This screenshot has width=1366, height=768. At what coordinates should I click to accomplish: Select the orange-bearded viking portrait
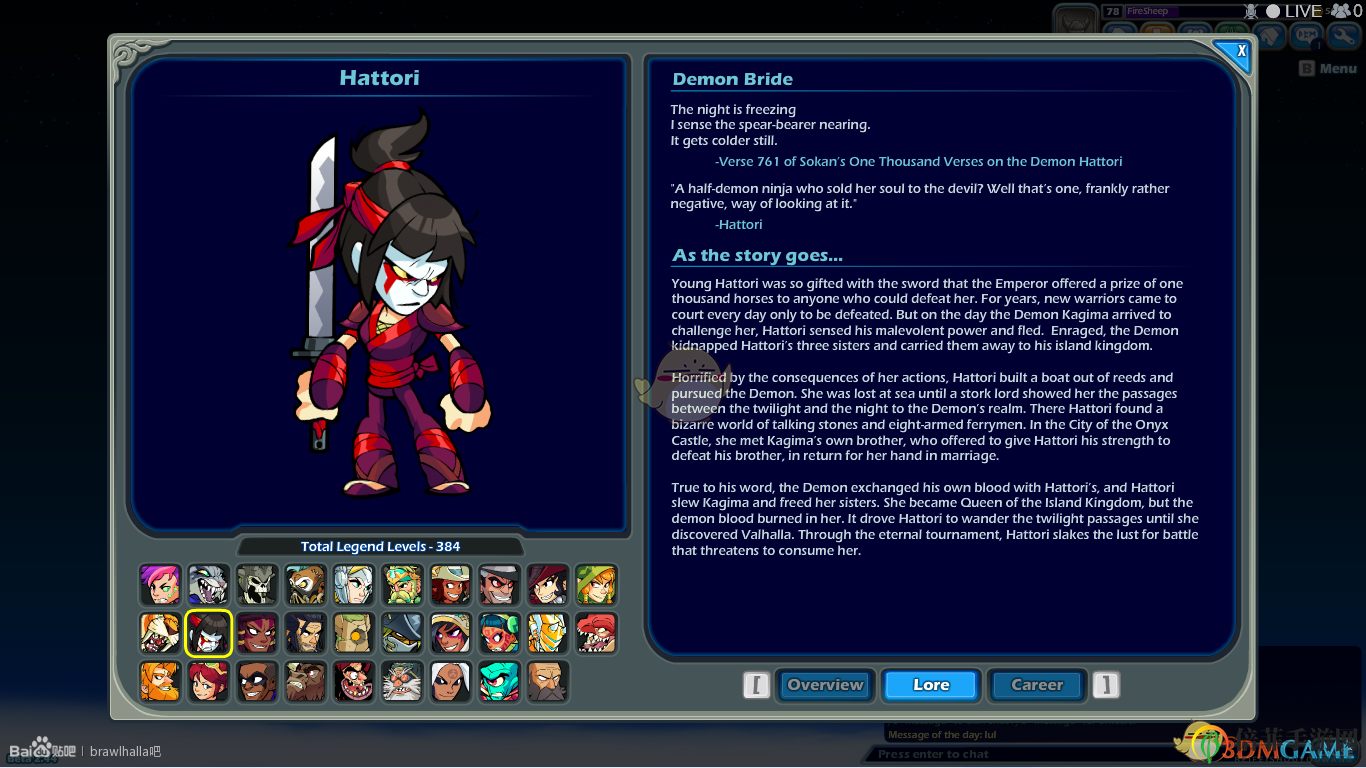tap(161, 681)
